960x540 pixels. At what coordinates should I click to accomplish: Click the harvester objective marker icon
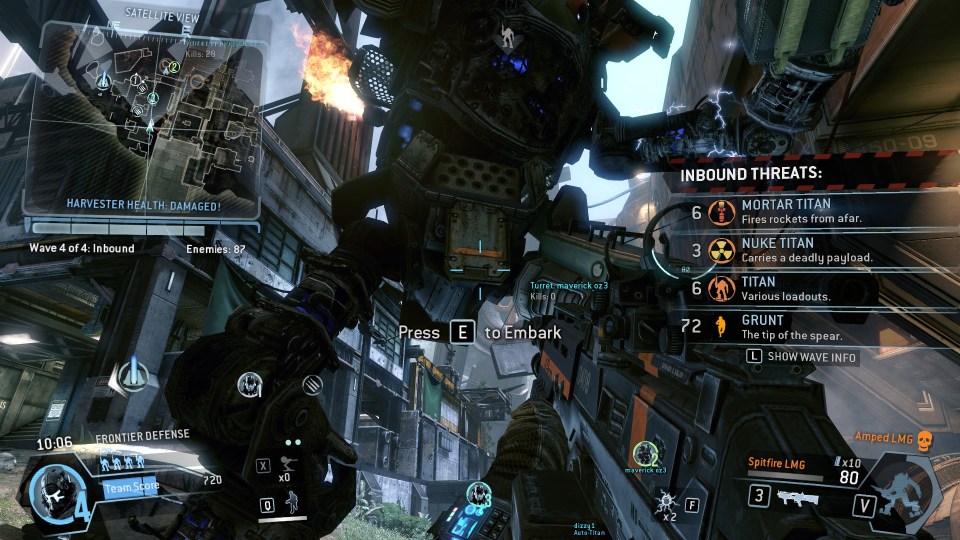[128, 377]
